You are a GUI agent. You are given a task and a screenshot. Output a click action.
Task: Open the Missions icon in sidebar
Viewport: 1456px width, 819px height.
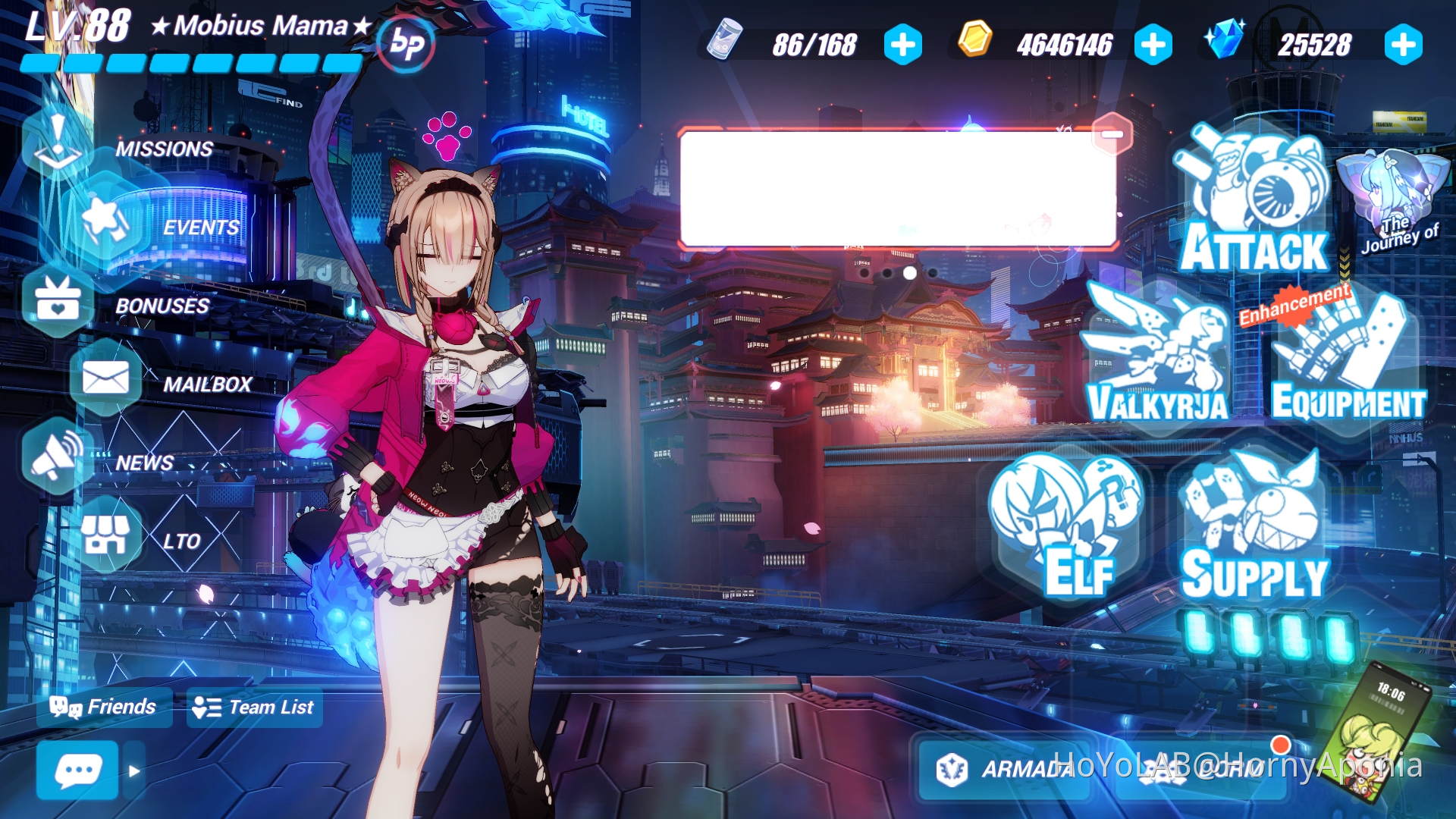tap(57, 136)
